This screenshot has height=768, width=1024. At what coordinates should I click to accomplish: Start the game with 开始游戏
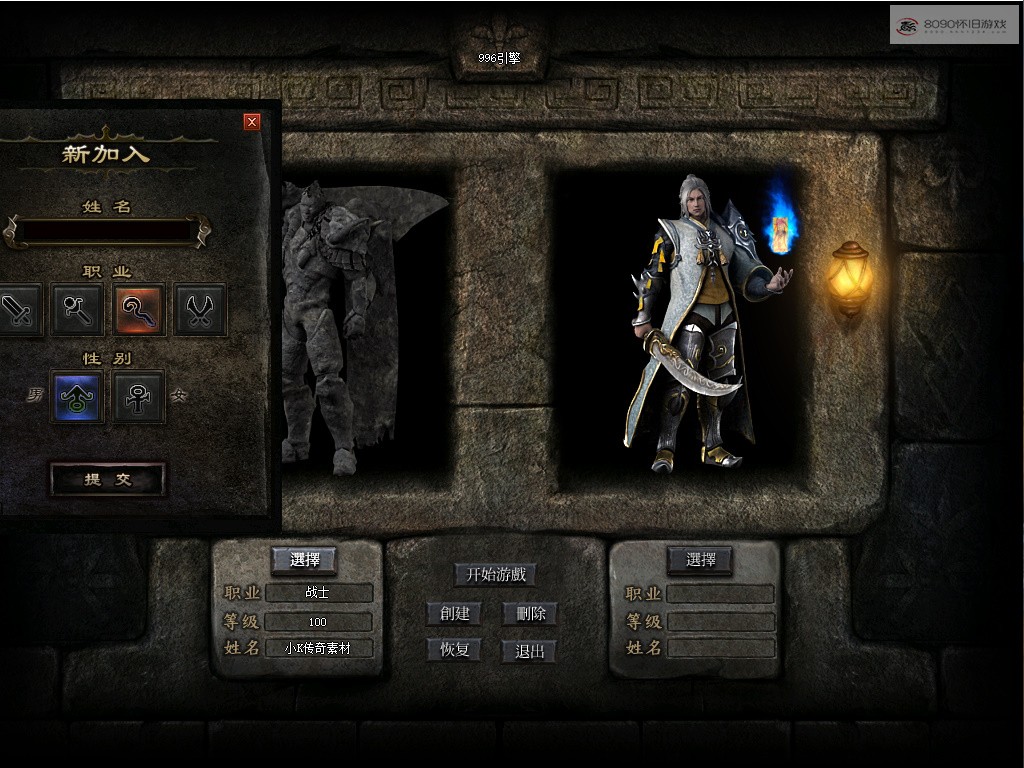tap(496, 575)
